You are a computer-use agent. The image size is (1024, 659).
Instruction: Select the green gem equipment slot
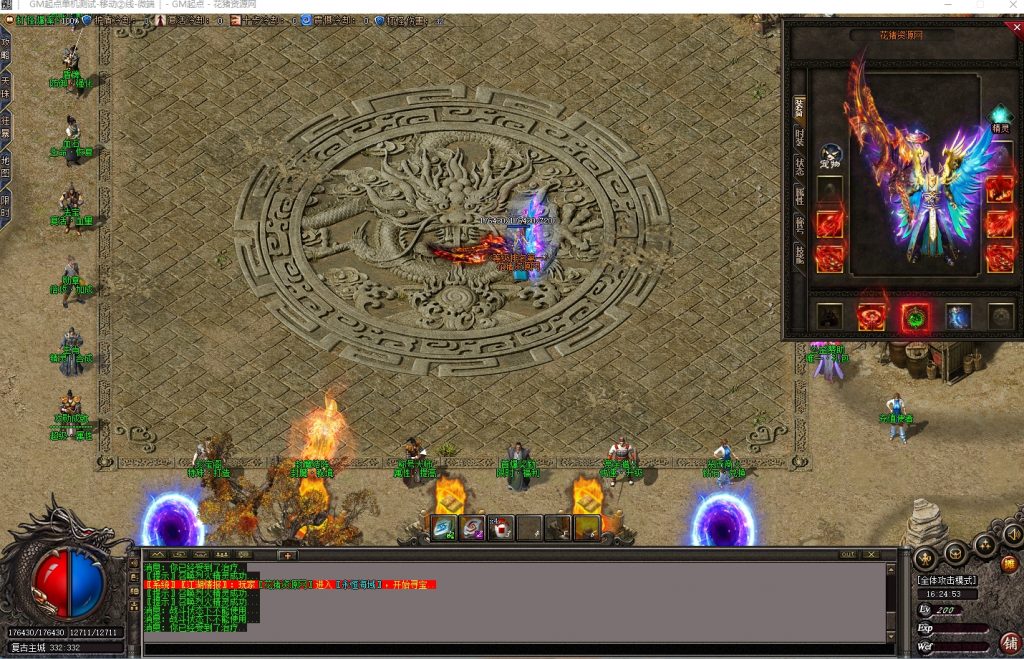tap(915, 317)
